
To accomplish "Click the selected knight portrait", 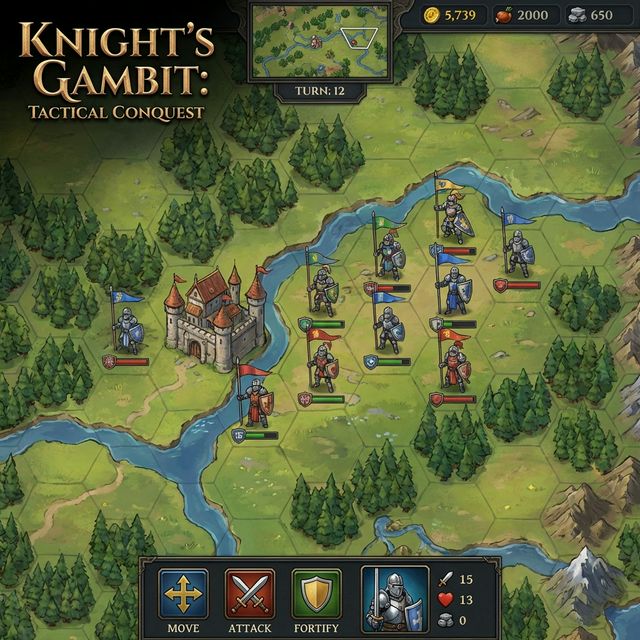I will click(x=394, y=599).
